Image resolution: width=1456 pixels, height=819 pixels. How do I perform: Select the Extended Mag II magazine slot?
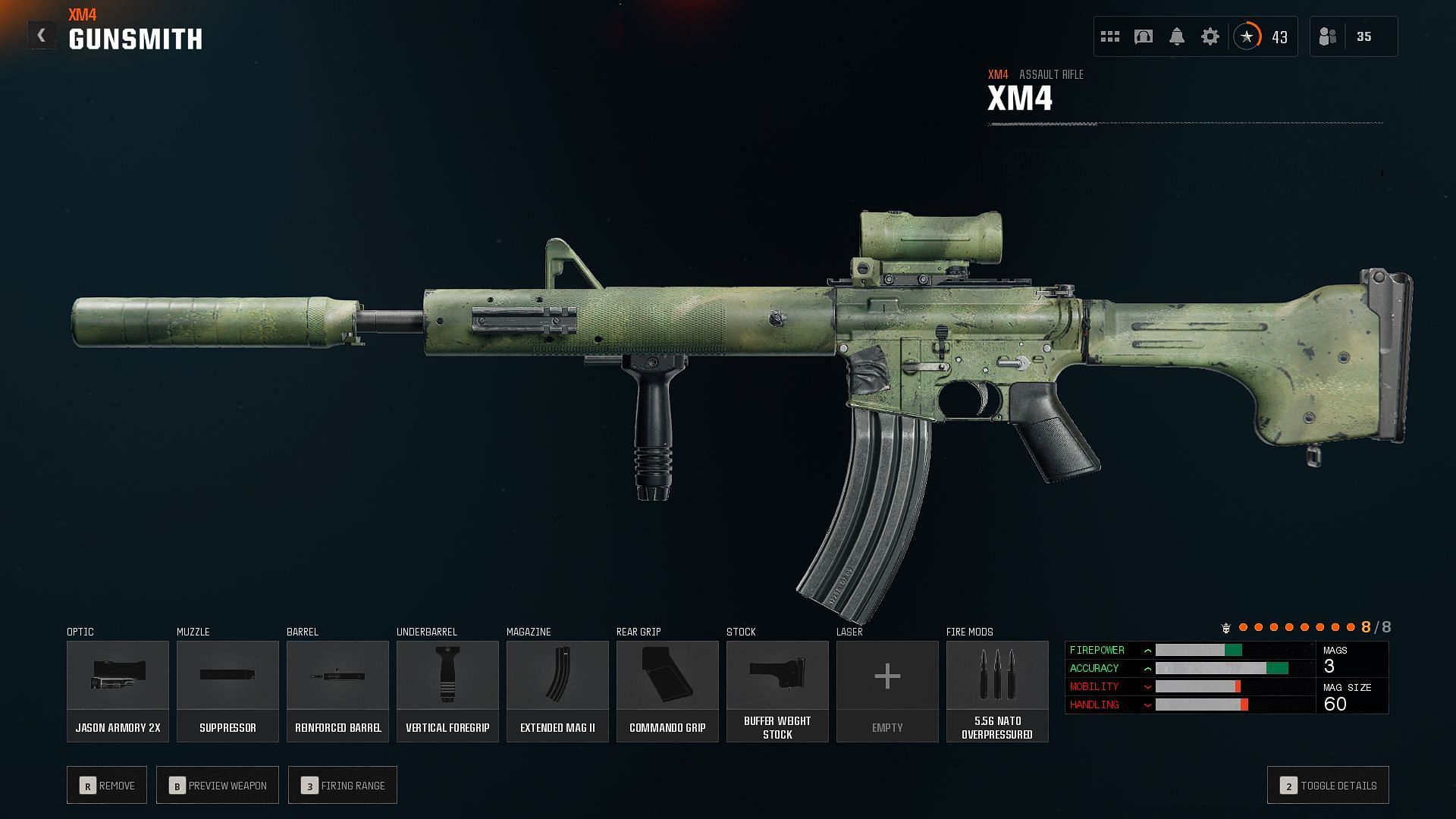click(x=557, y=691)
